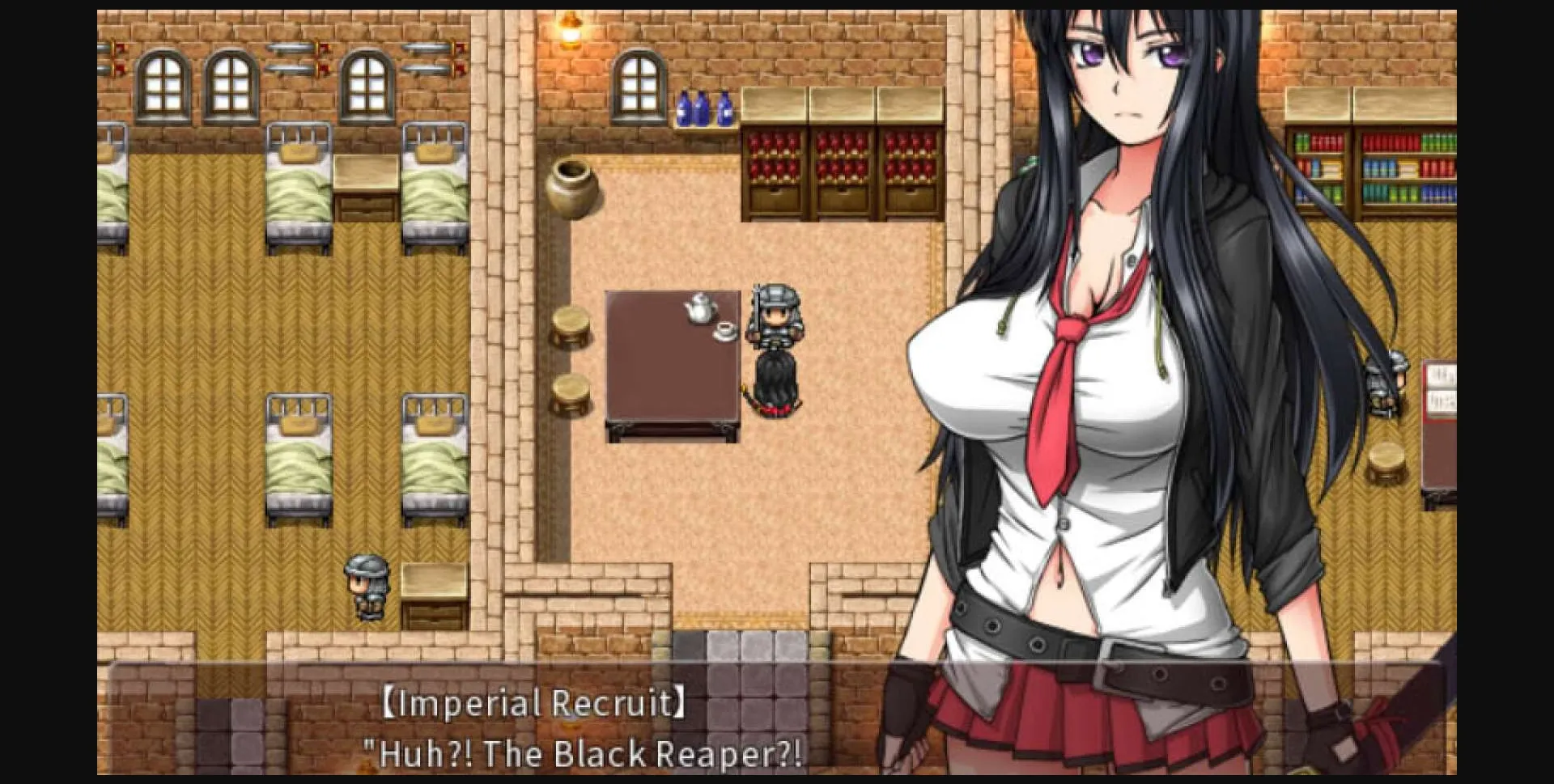This screenshot has width=1554, height=784.
Task: Select the clay pot near the wall divider
Action: point(572,186)
